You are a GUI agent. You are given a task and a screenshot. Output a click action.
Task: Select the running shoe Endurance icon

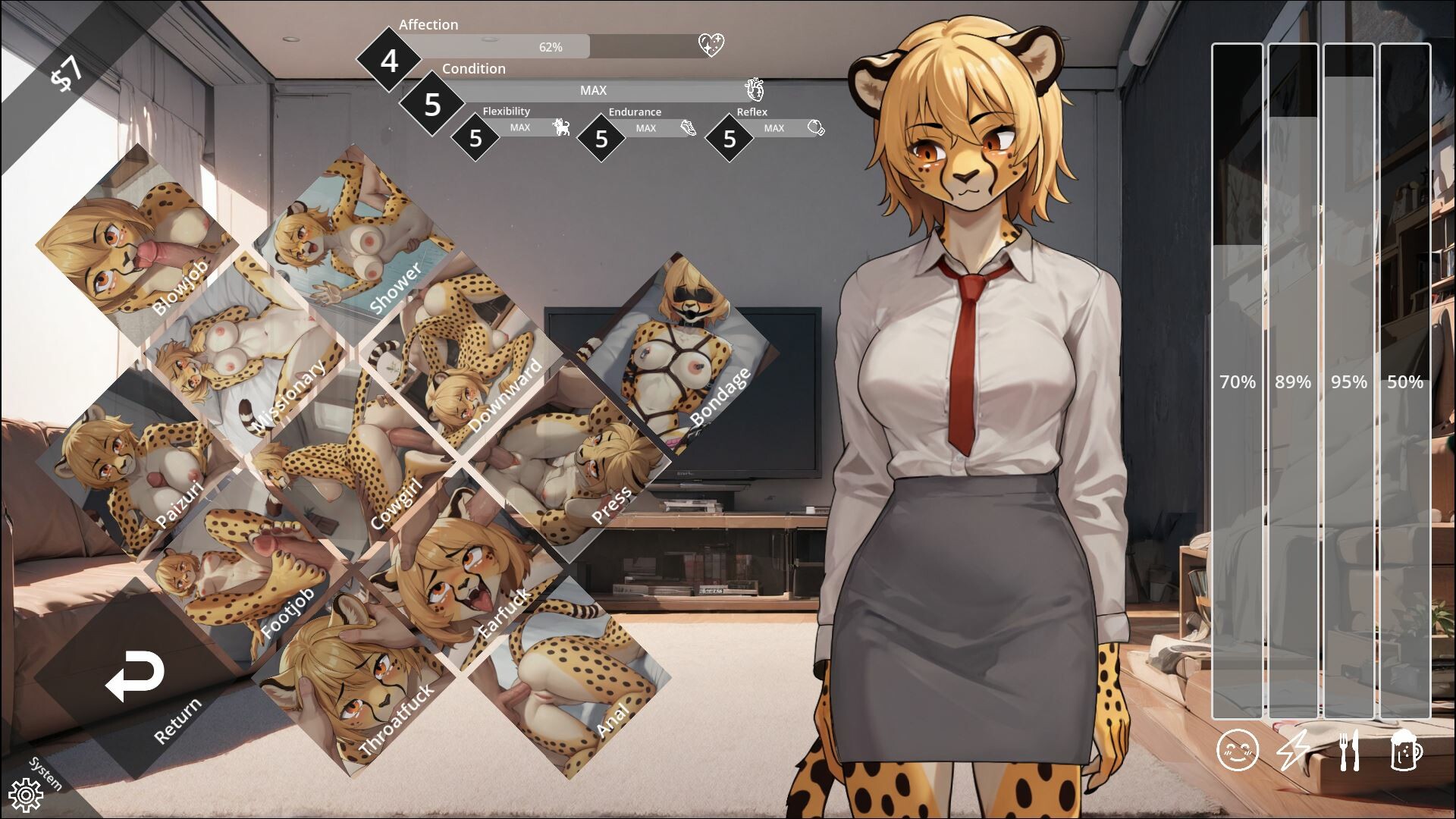pos(689,129)
